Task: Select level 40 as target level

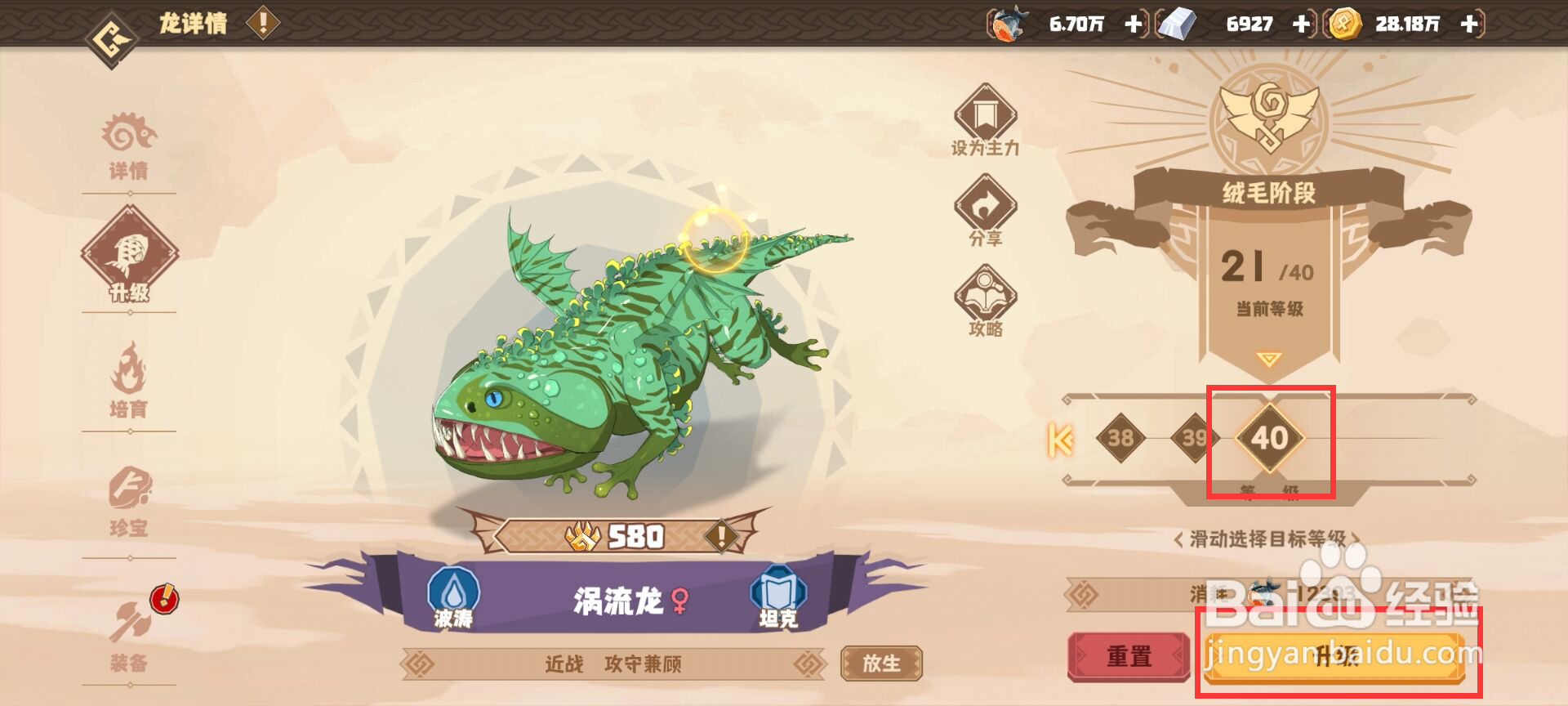Action: (1268, 439)
